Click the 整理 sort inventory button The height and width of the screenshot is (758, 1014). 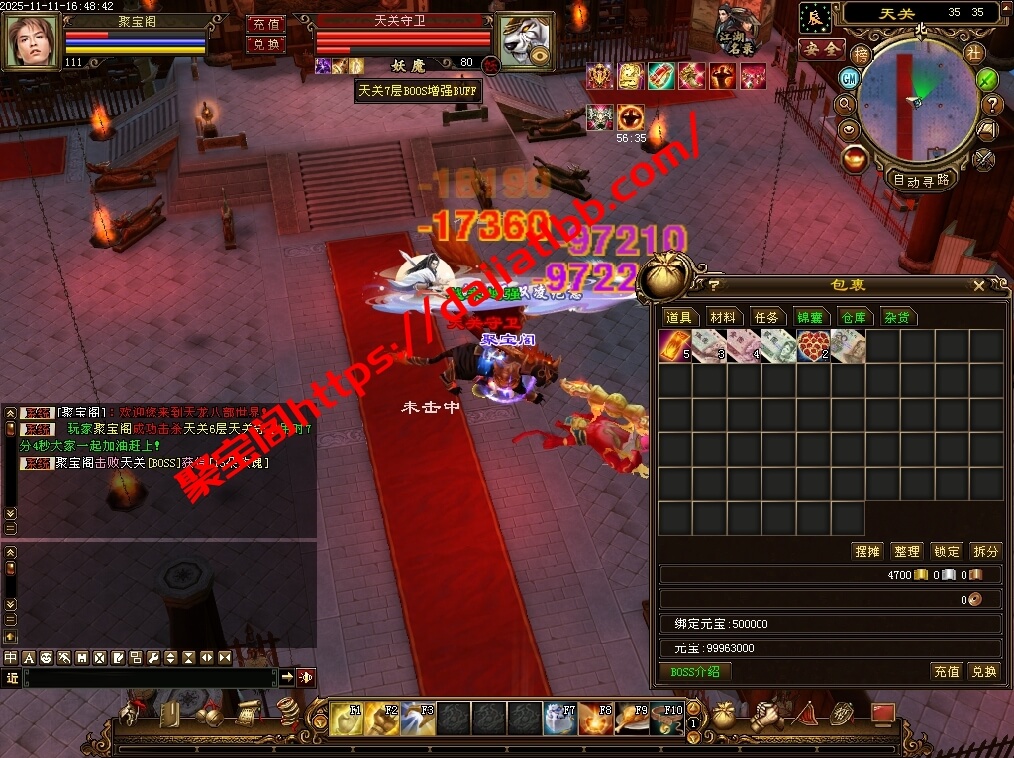(x=906, y=551)
